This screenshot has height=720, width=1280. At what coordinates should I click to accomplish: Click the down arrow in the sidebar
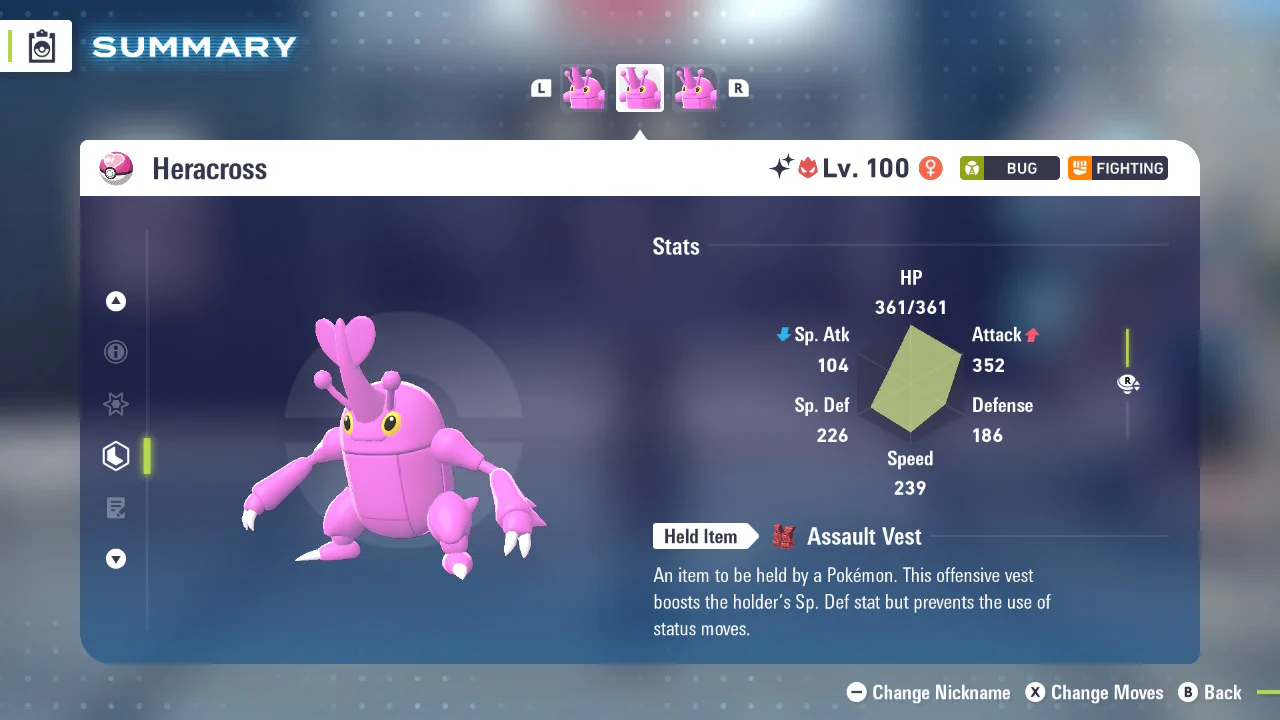click(x=116, y=560)
